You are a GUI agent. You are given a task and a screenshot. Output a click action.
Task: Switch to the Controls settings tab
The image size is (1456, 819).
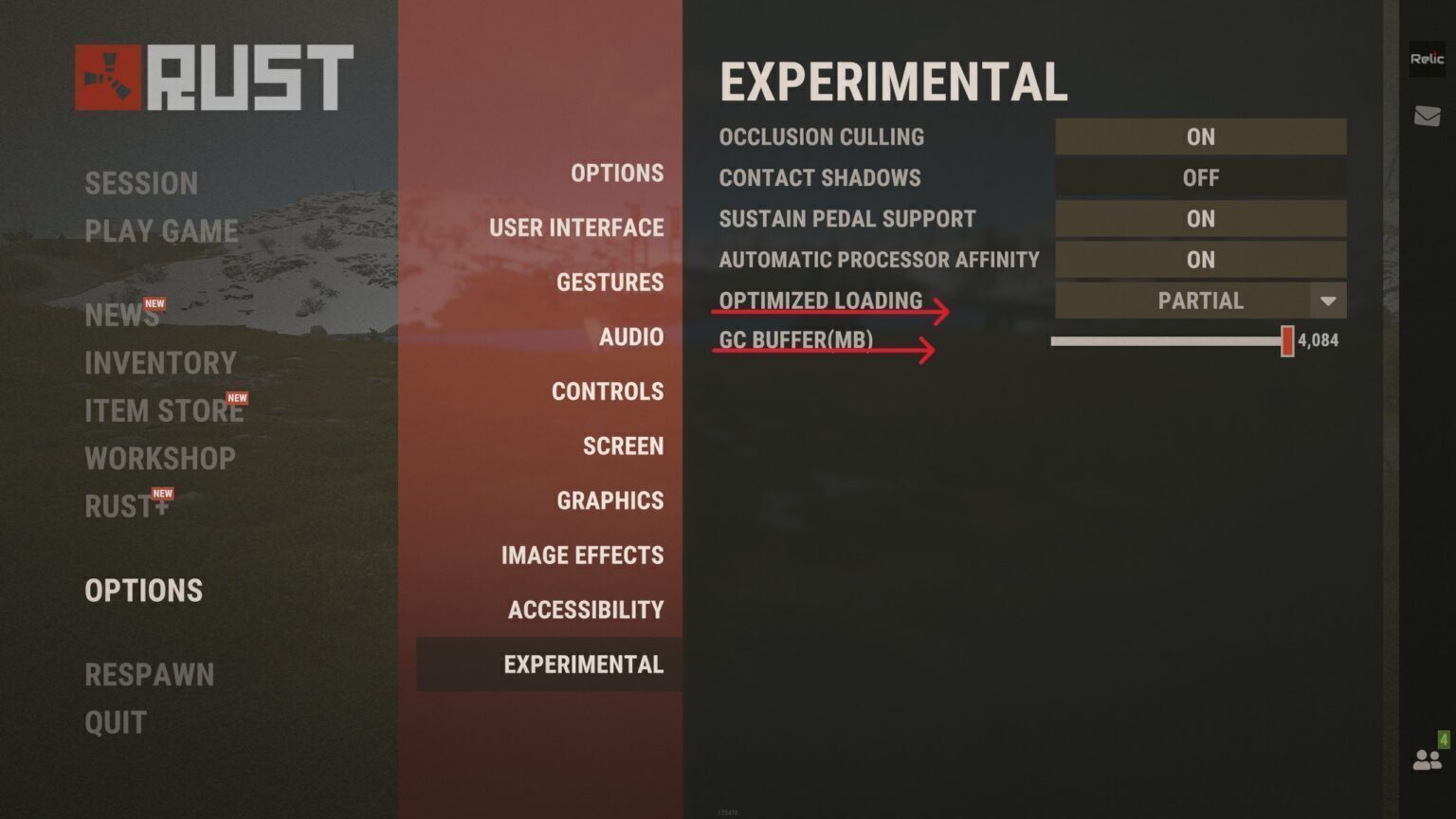[x=608, y=391]
